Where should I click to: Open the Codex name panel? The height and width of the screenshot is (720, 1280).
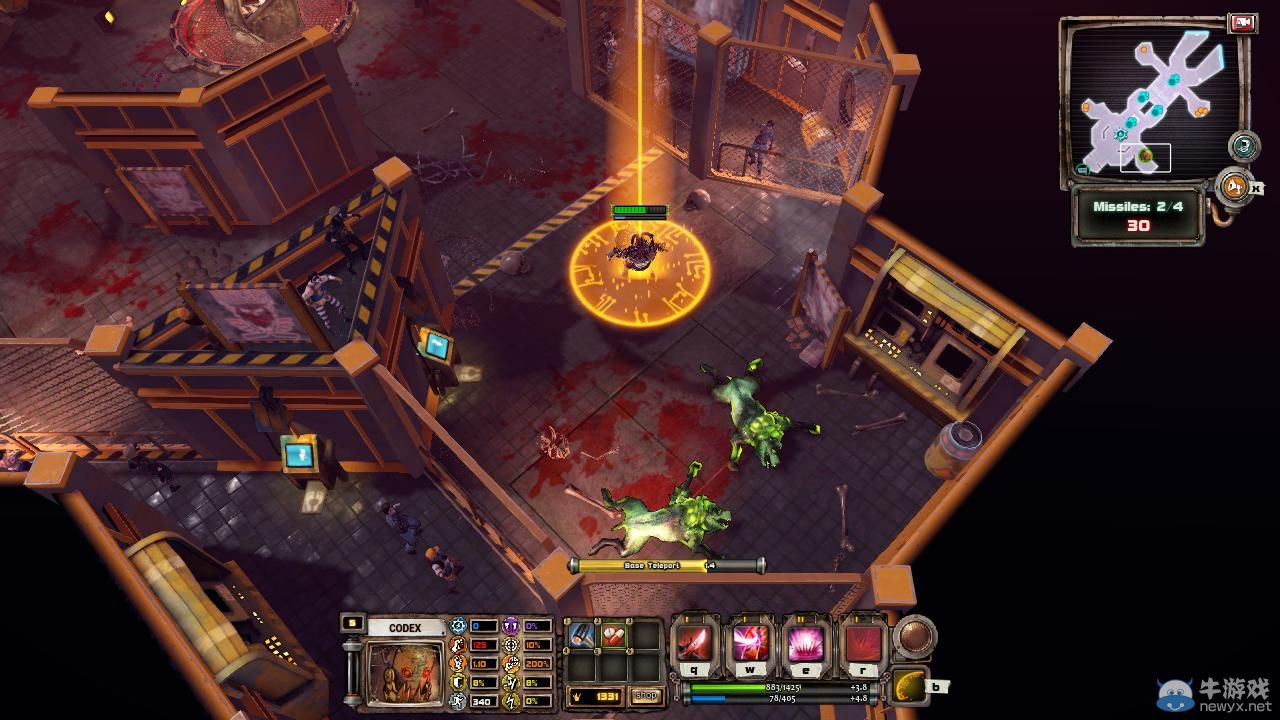pos(404,628)
